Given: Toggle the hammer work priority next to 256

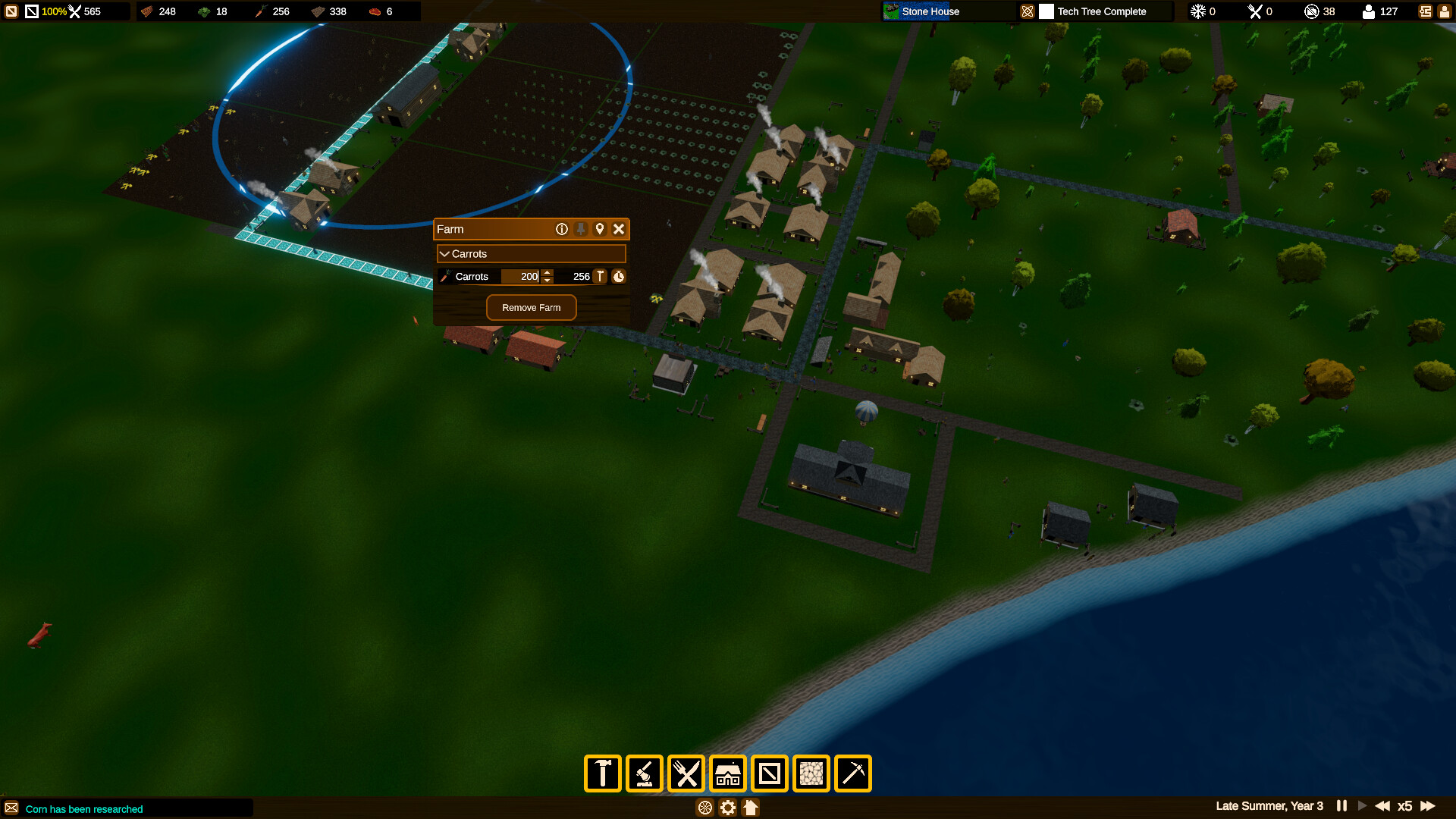Looking at the screenshot, I should (599, 276).
